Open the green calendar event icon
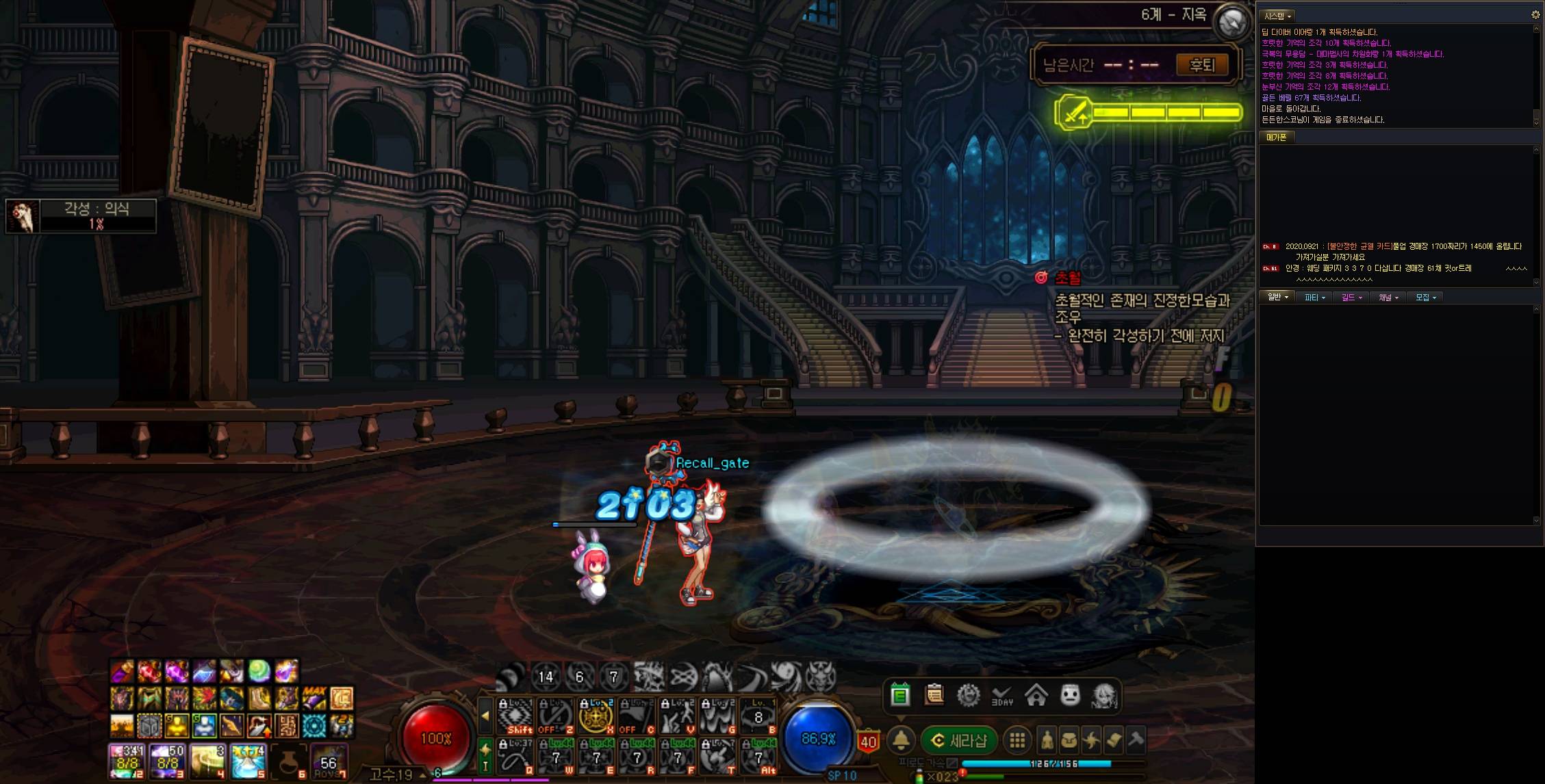1545x784 pixels. pyautogui.click(x=900, y=696)
